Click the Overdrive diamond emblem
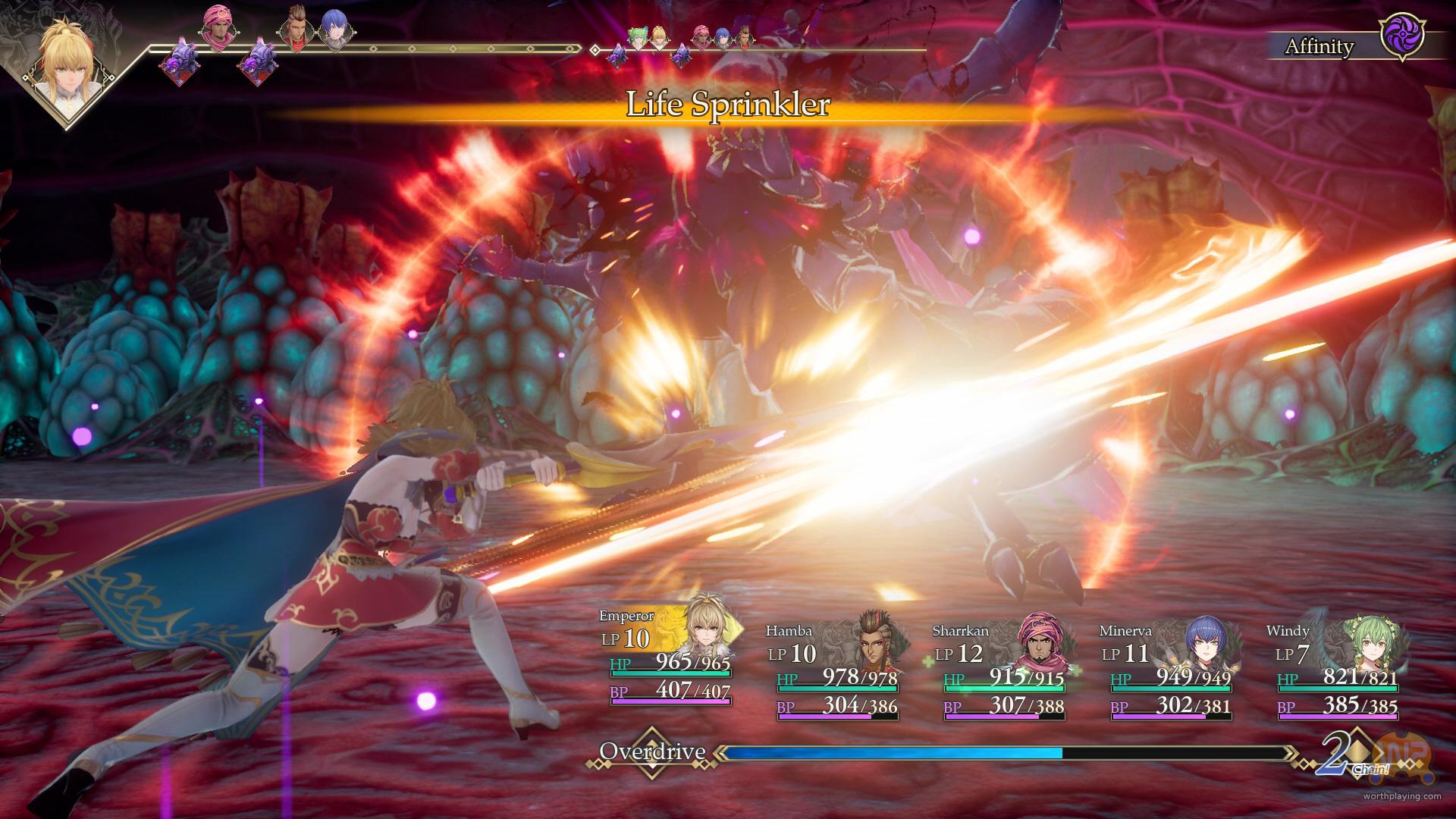The image size is (1456, 819). pos(651,753)
